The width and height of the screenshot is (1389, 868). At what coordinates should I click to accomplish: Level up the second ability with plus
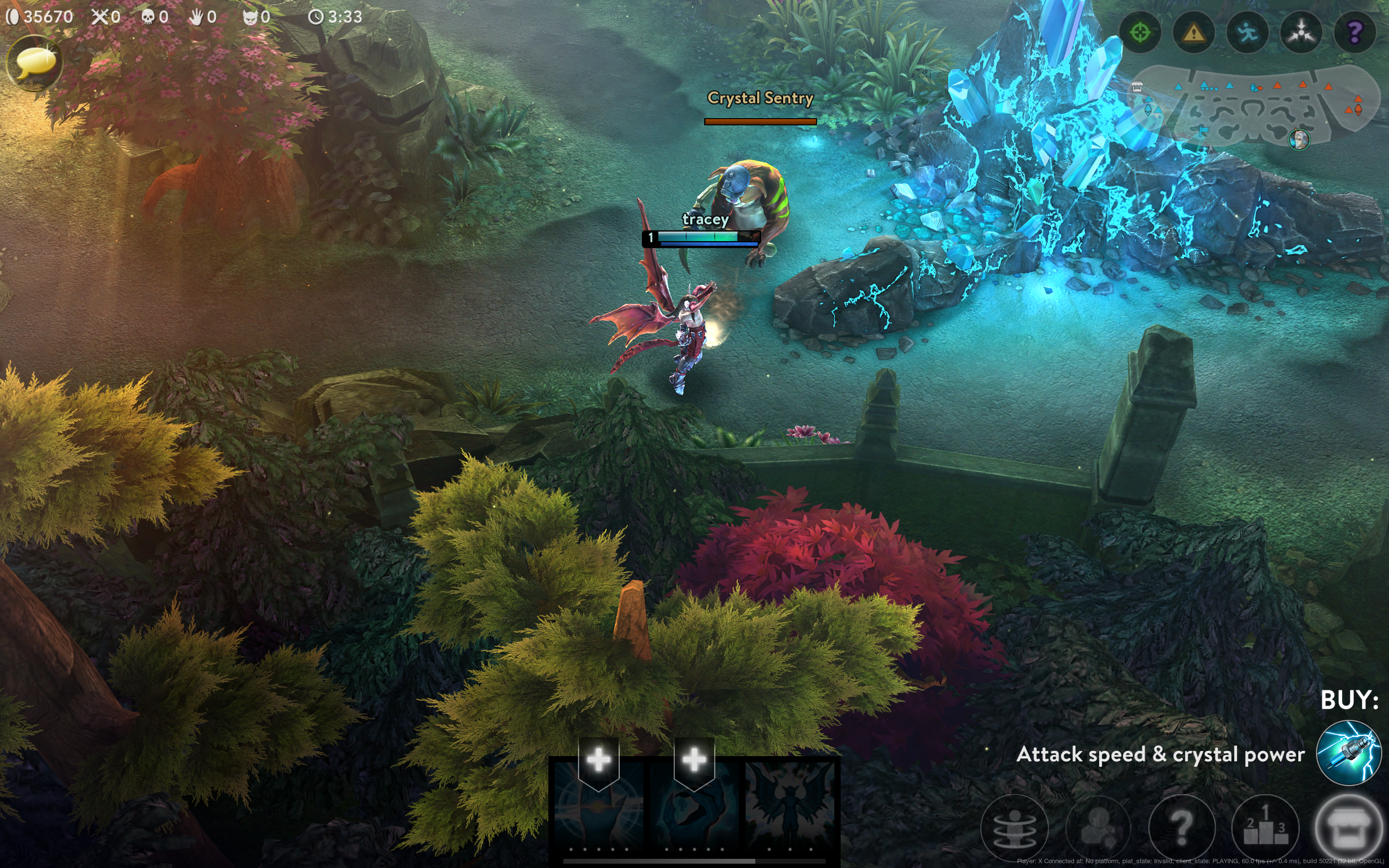(694, 760)
